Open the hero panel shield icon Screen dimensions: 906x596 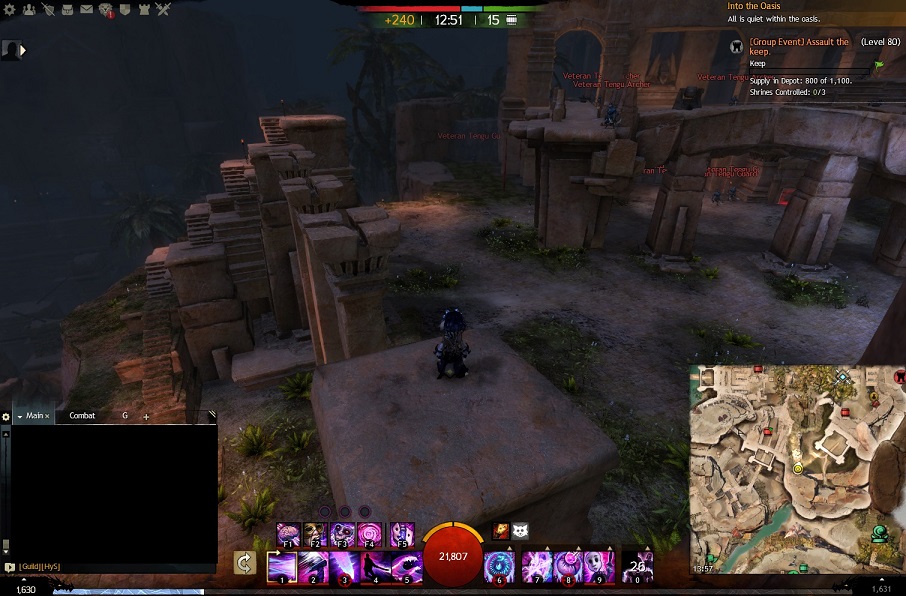(47, 9)
